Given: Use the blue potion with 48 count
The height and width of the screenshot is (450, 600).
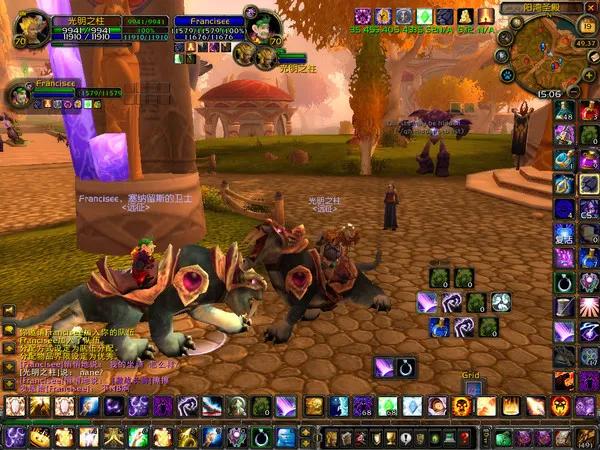Looking at the screenshot, I should point(565,109).
